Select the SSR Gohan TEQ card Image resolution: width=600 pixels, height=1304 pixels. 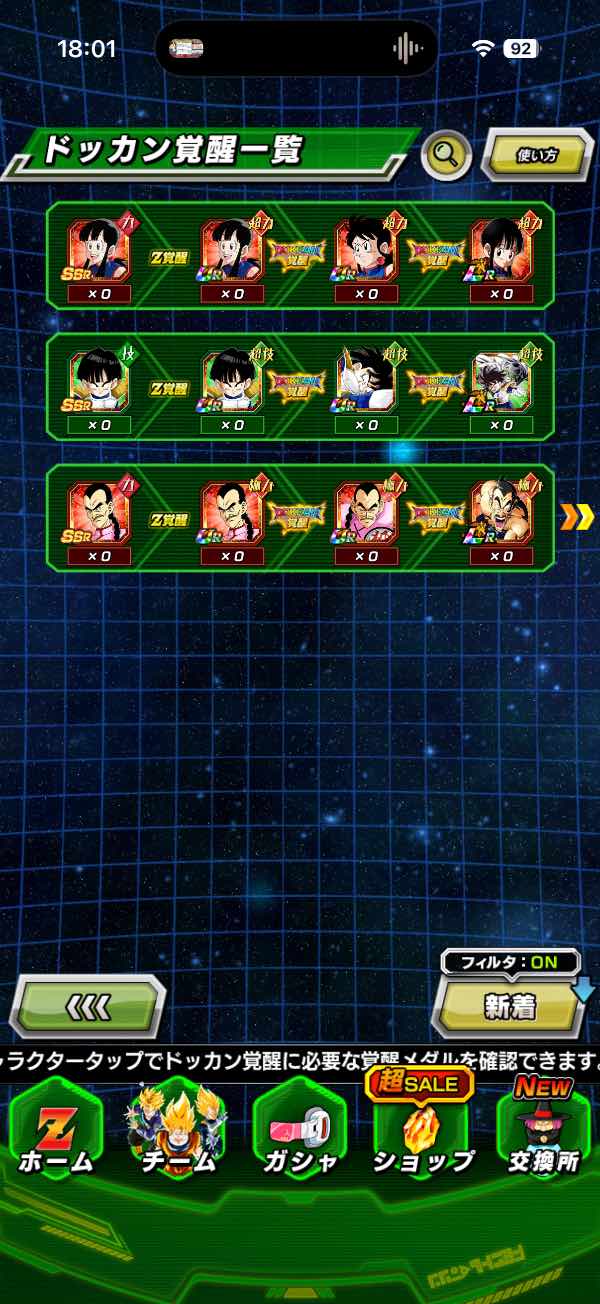point(98,381)
